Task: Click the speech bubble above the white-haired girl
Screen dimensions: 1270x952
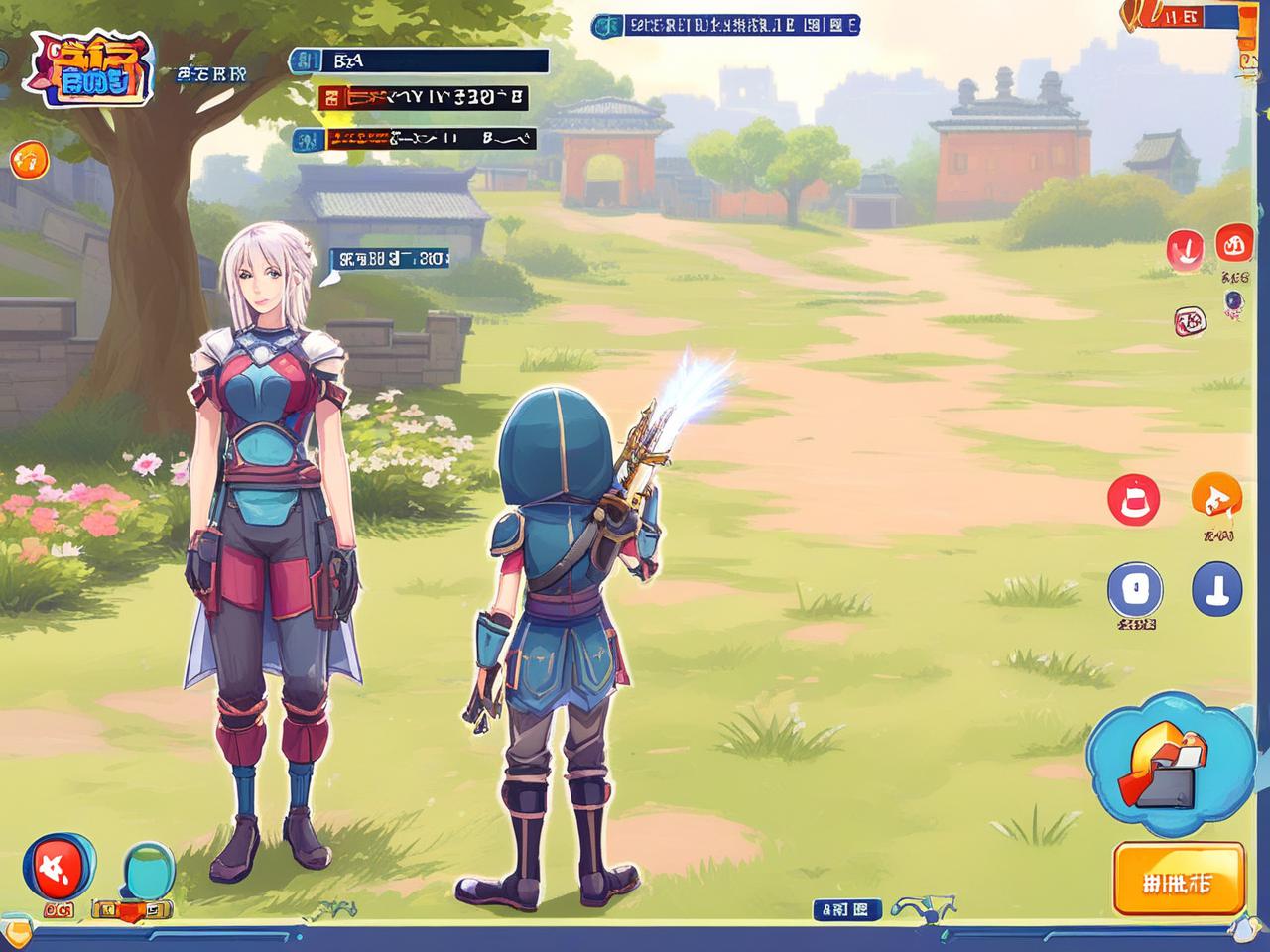Action: click(x=389, y=260)
